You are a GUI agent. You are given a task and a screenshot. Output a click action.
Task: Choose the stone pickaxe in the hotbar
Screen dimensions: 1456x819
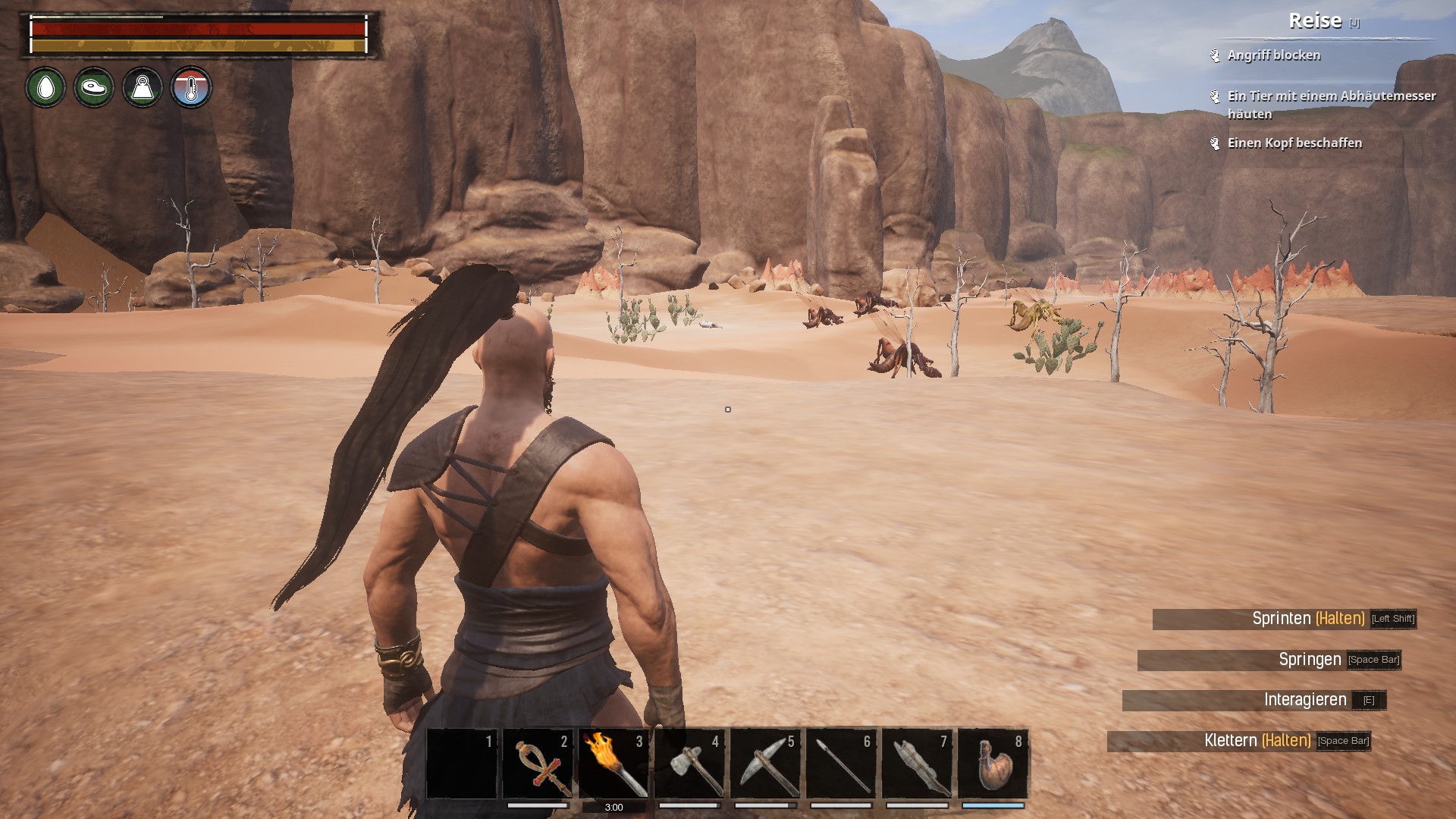(x=765, y=764)
